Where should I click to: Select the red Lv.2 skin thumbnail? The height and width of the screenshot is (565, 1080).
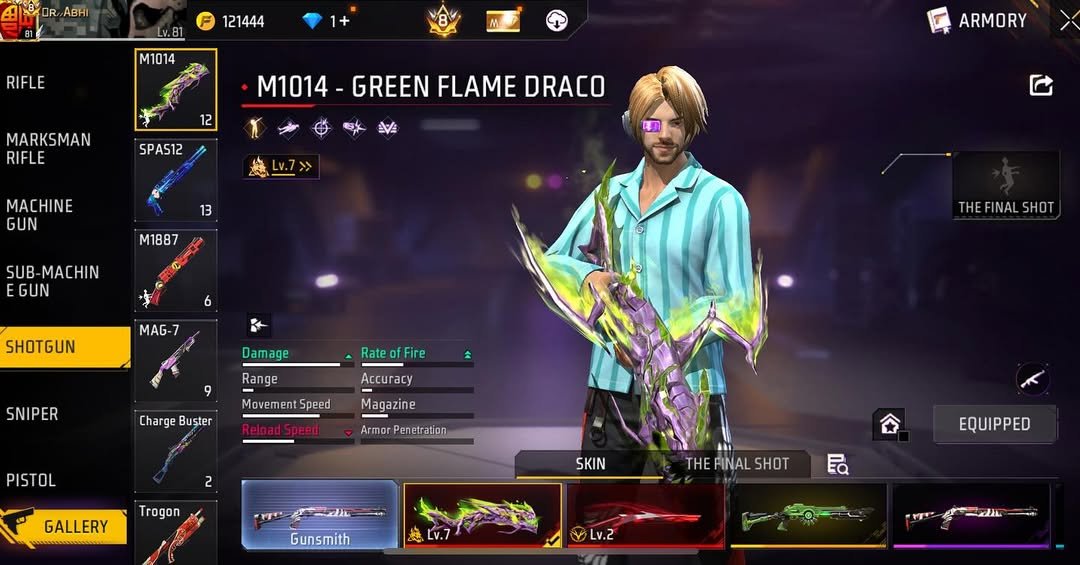(645, 515)
